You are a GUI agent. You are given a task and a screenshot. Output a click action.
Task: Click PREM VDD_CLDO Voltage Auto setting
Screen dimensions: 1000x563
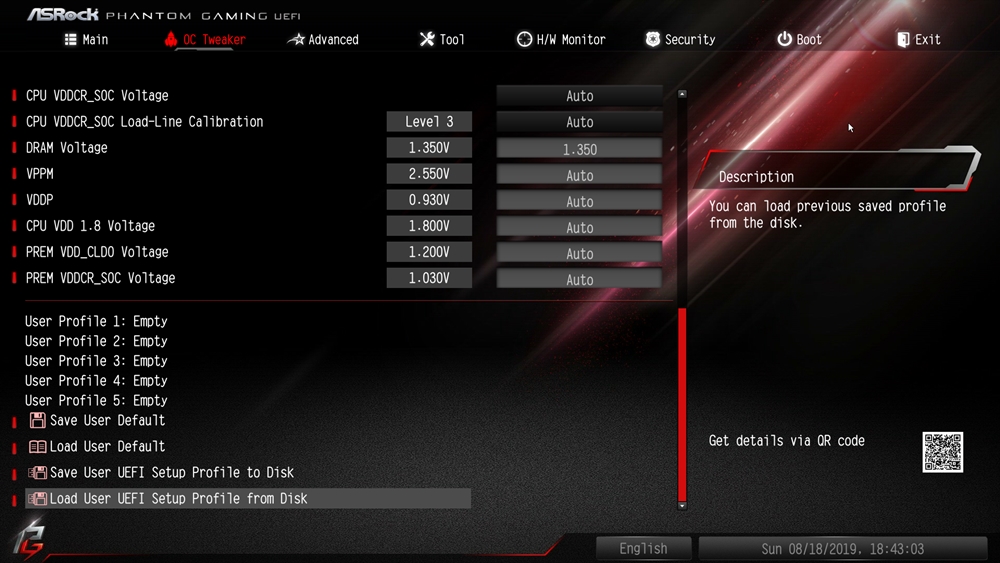tap(579, 253)
